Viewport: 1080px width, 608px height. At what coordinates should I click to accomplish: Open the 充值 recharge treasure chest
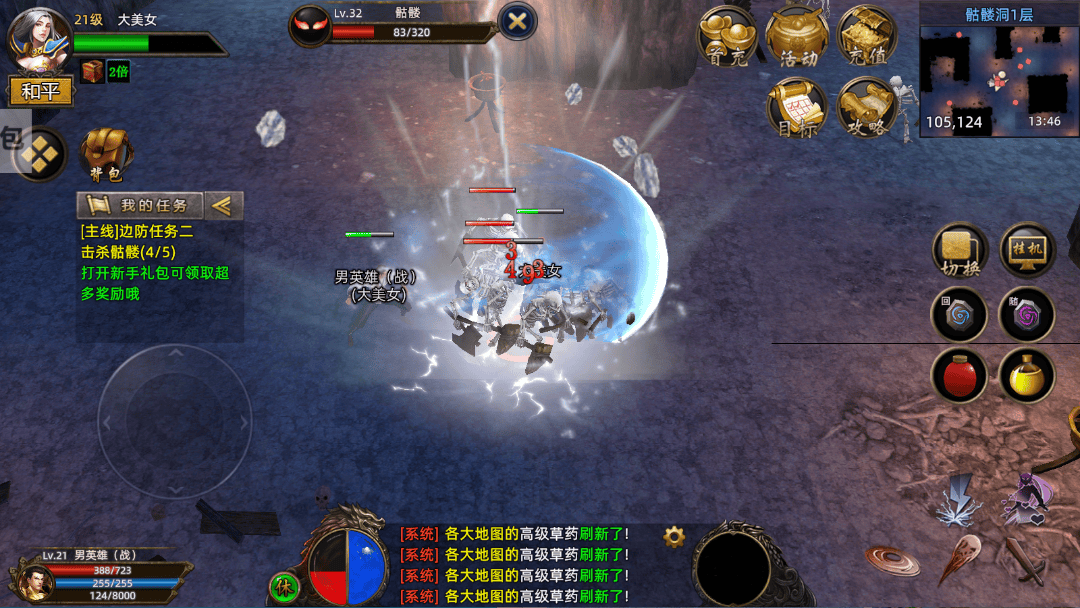(x=867, y=38)
